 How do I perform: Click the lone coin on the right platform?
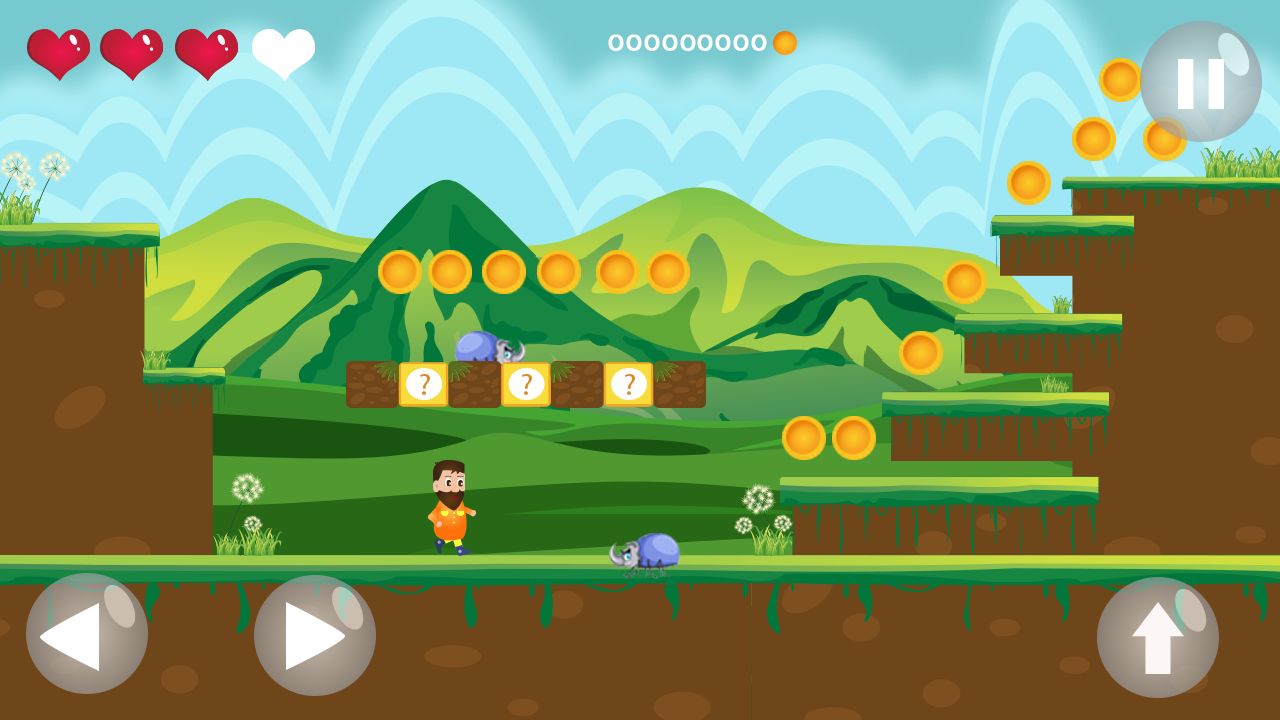pos(963,283)
